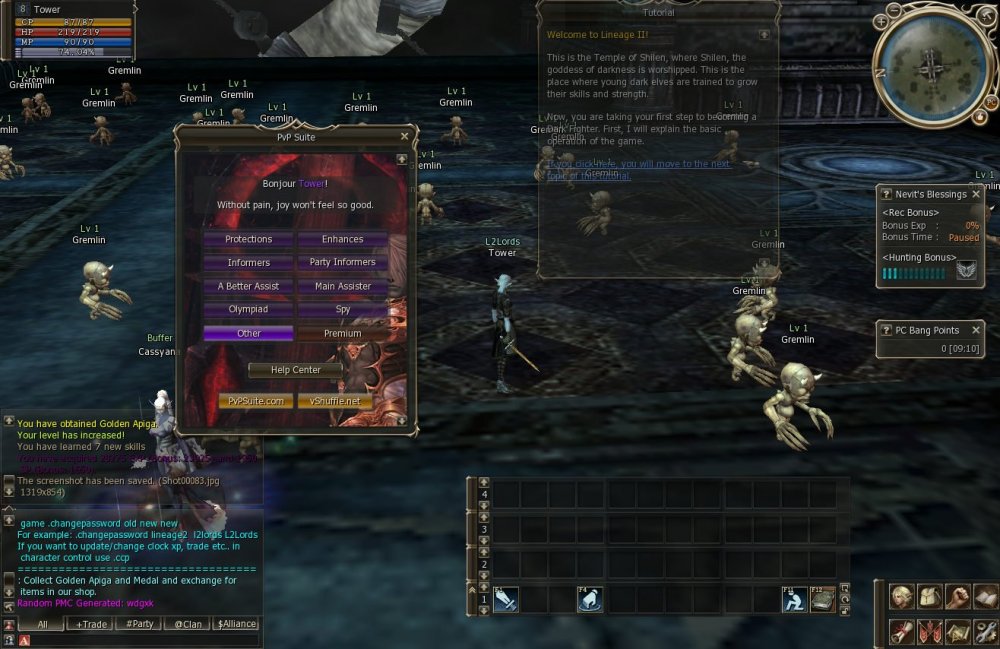
Task: Switch to the +Trade chat tab
Action: coord(88,624)
